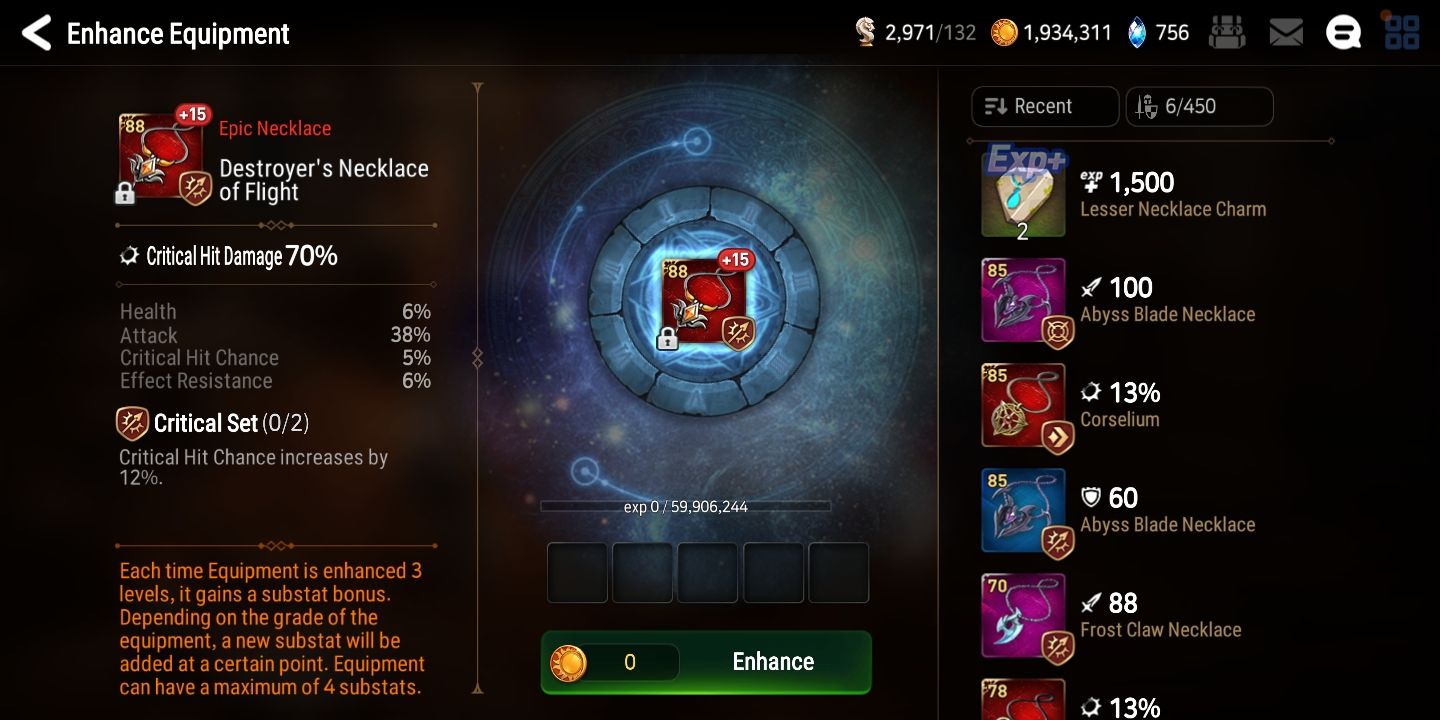Click the Critical Hit Damage star icon
Viewport: 1440px width, 720px height.
point(129,256)
